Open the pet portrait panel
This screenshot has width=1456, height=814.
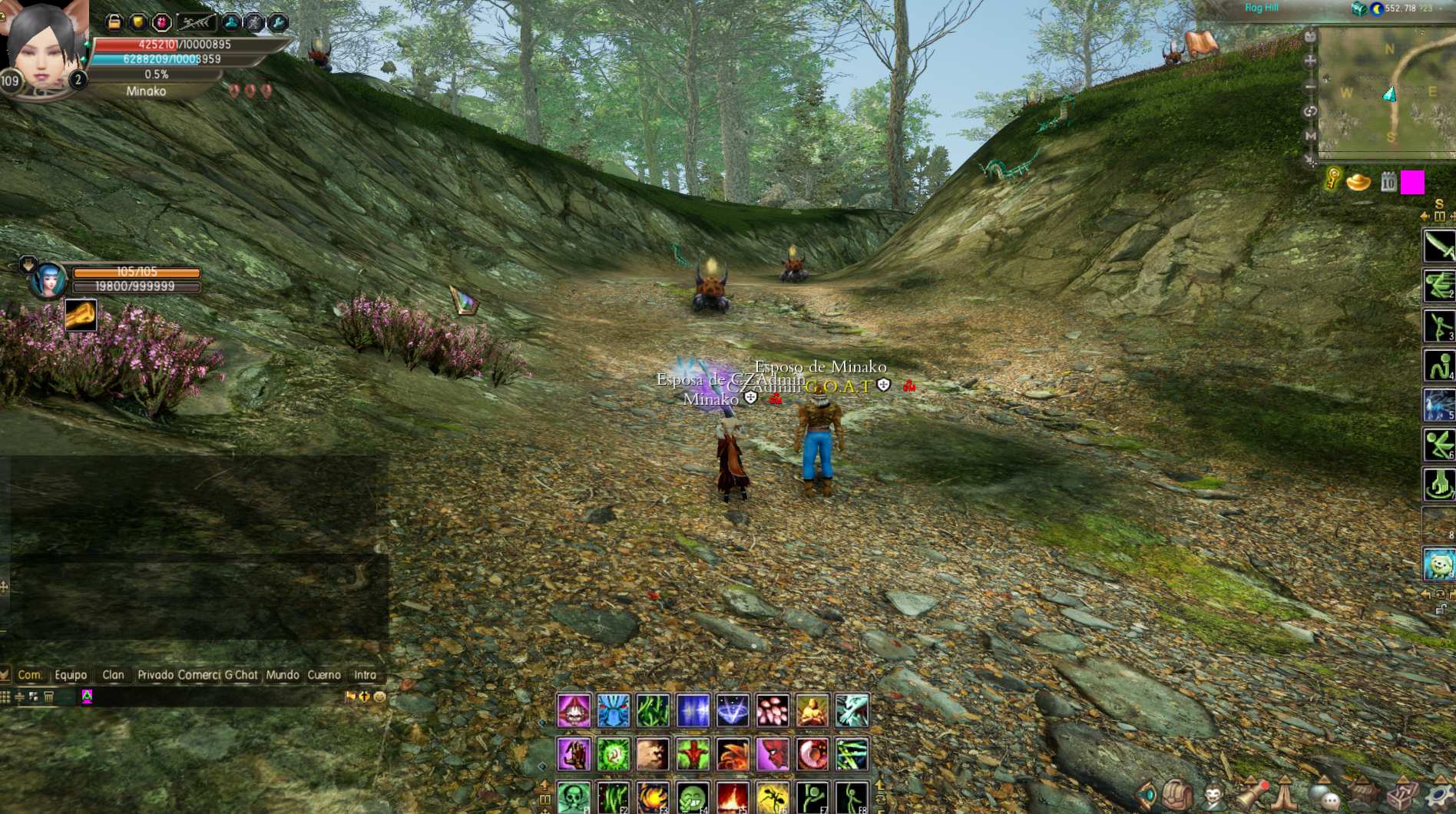coord(48,280)
